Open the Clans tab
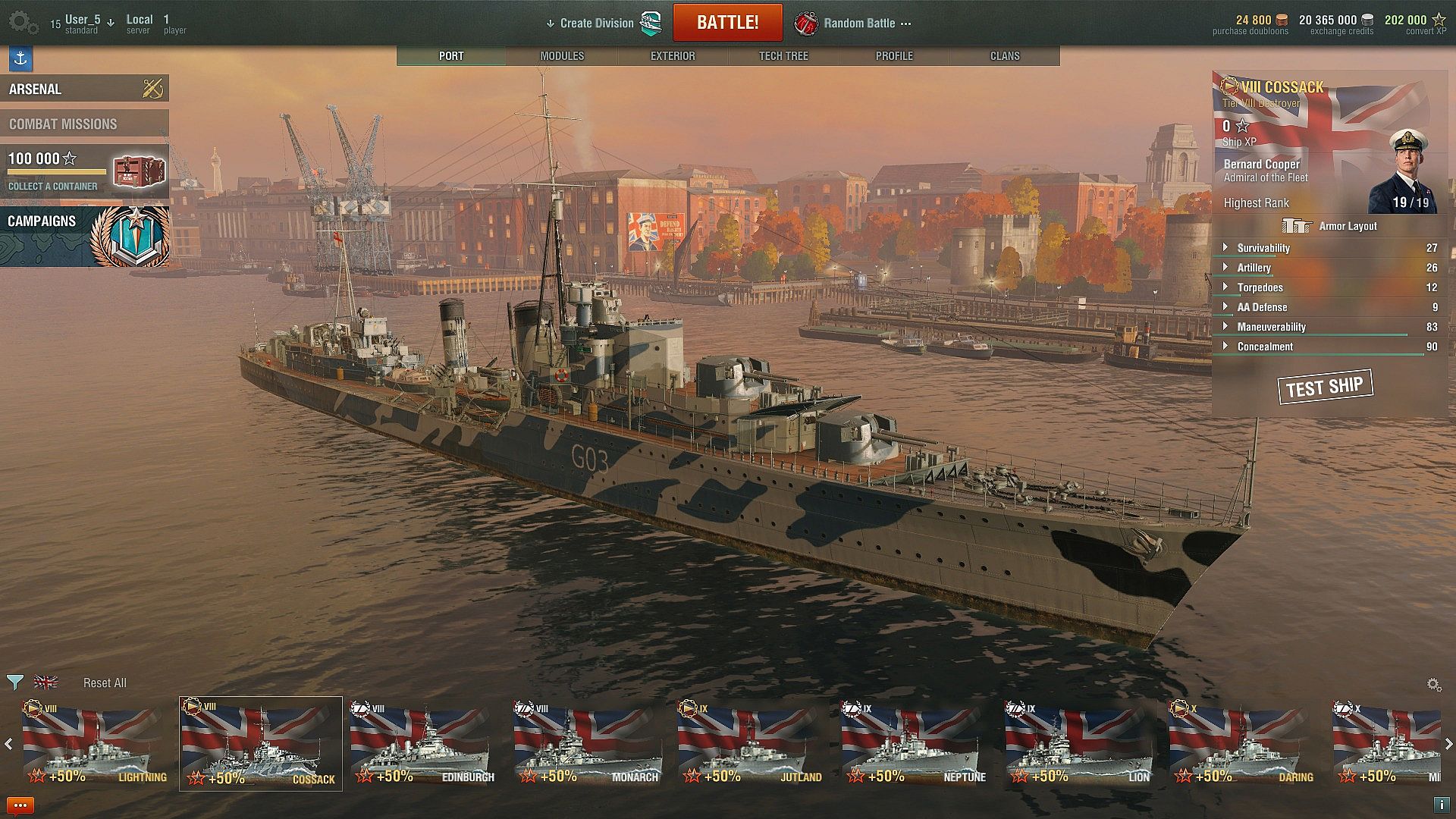The image size is (1456, 819). point(1005,56)
